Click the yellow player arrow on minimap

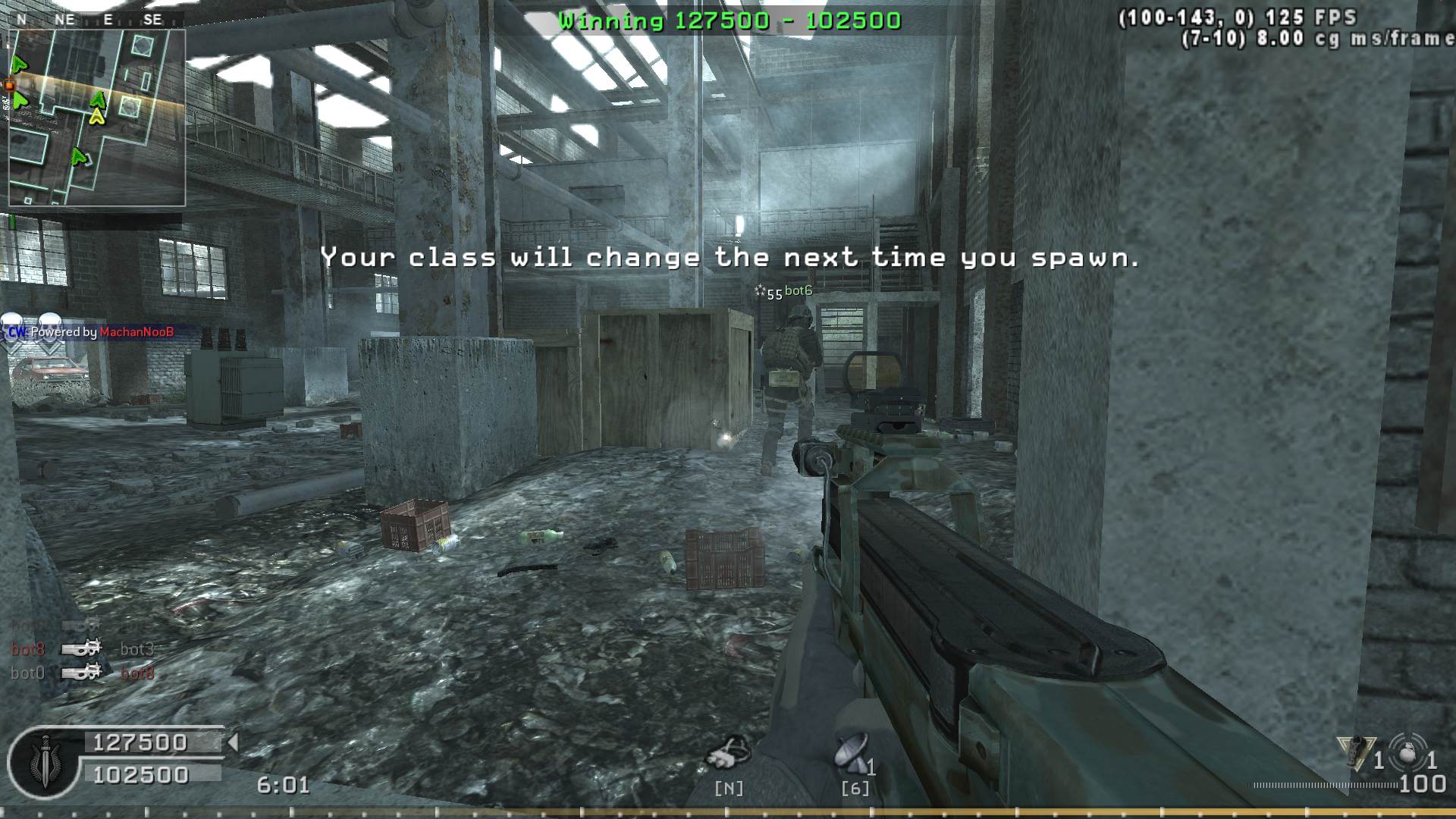[x=97, y=117]
